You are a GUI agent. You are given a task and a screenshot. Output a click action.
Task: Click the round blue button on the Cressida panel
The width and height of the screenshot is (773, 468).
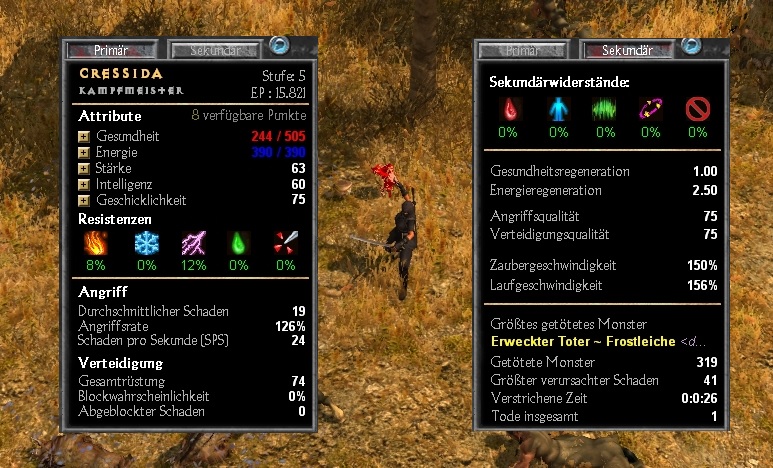coord(278,46)
